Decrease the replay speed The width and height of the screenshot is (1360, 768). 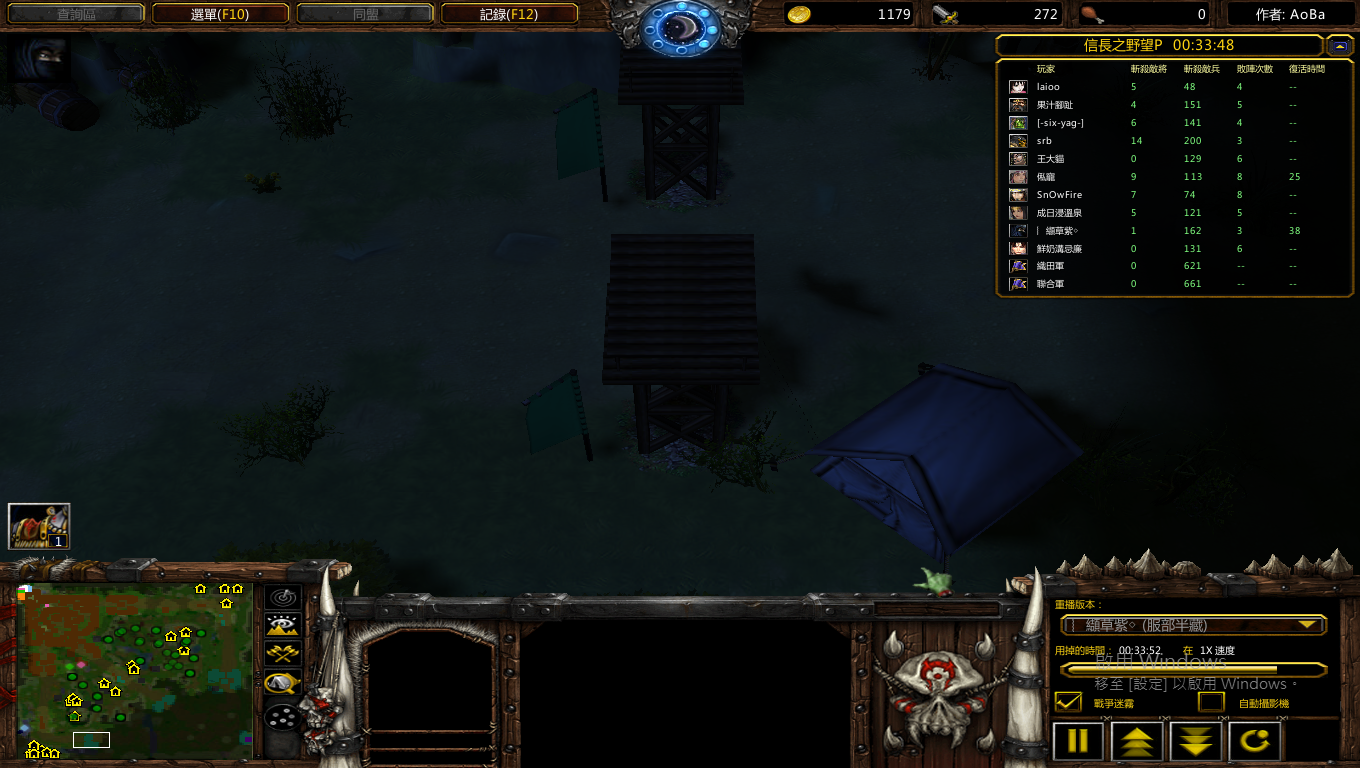(1196, 742)
